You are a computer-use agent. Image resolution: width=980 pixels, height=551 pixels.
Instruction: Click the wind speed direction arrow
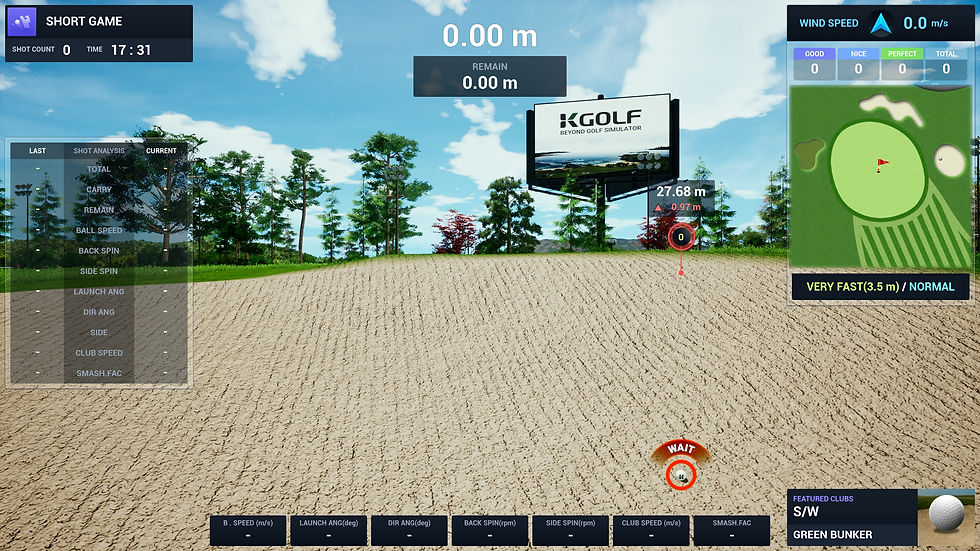(x=880, y=23)
